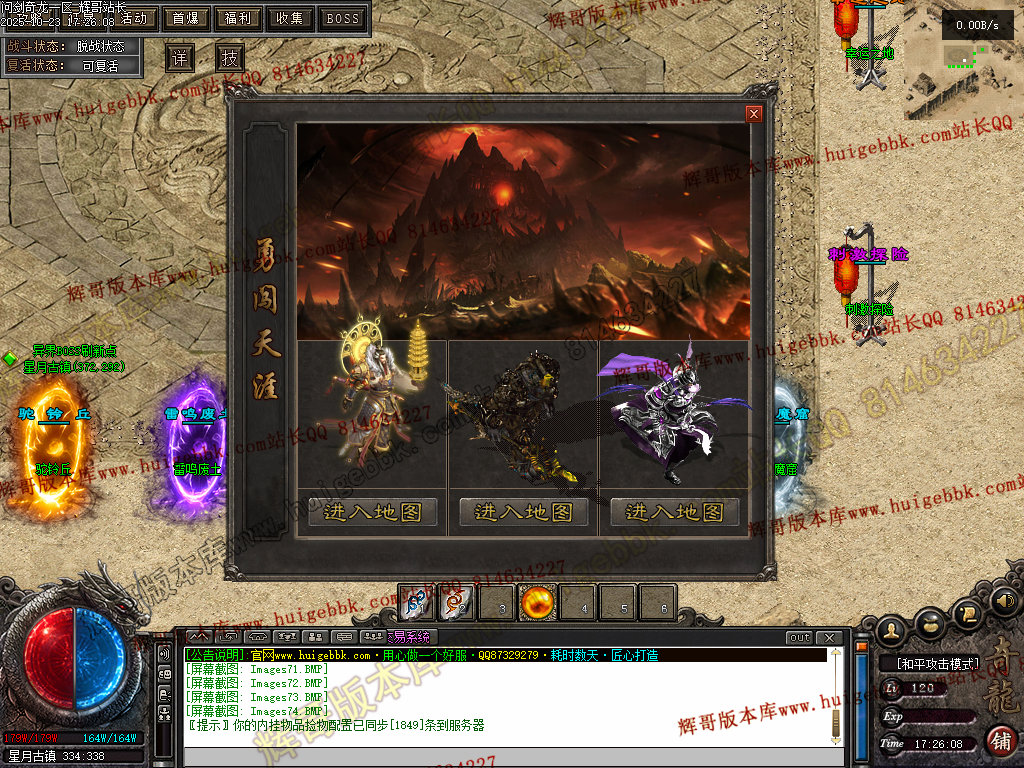Open the BOSS menu
The image size is (1024, 768).
(343, 18)
